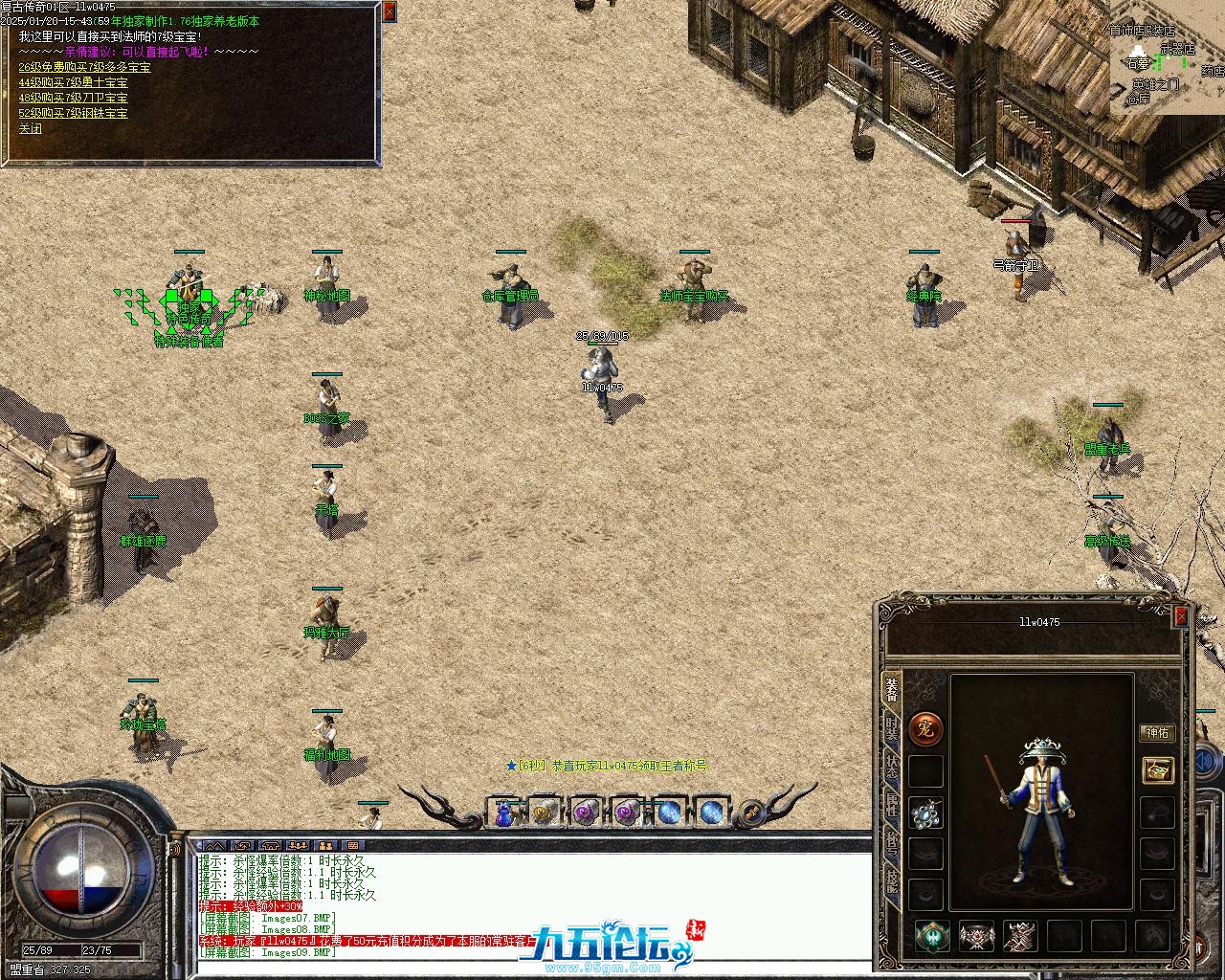Click the 关闭 link in the NPC dialog
This screenshot has width=1225, height=980.
pyautogui.click(x=31, y=128)
